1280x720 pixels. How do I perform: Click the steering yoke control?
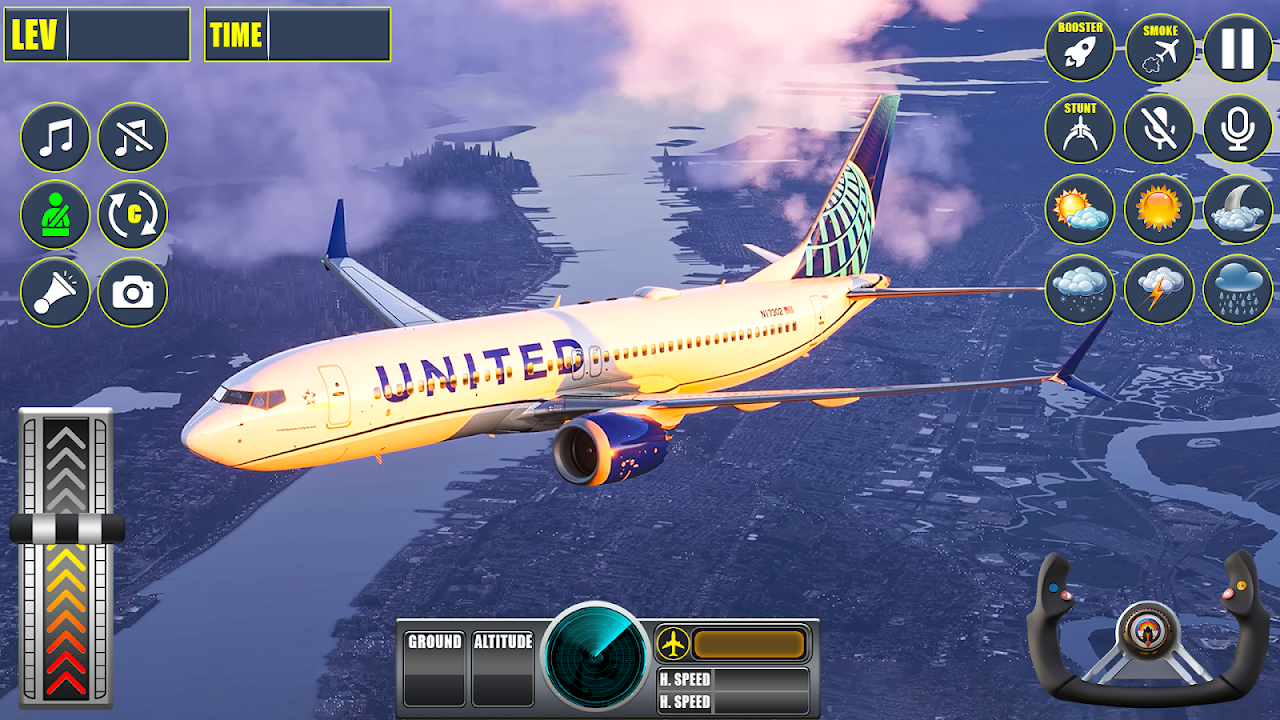pos(1140,630)
